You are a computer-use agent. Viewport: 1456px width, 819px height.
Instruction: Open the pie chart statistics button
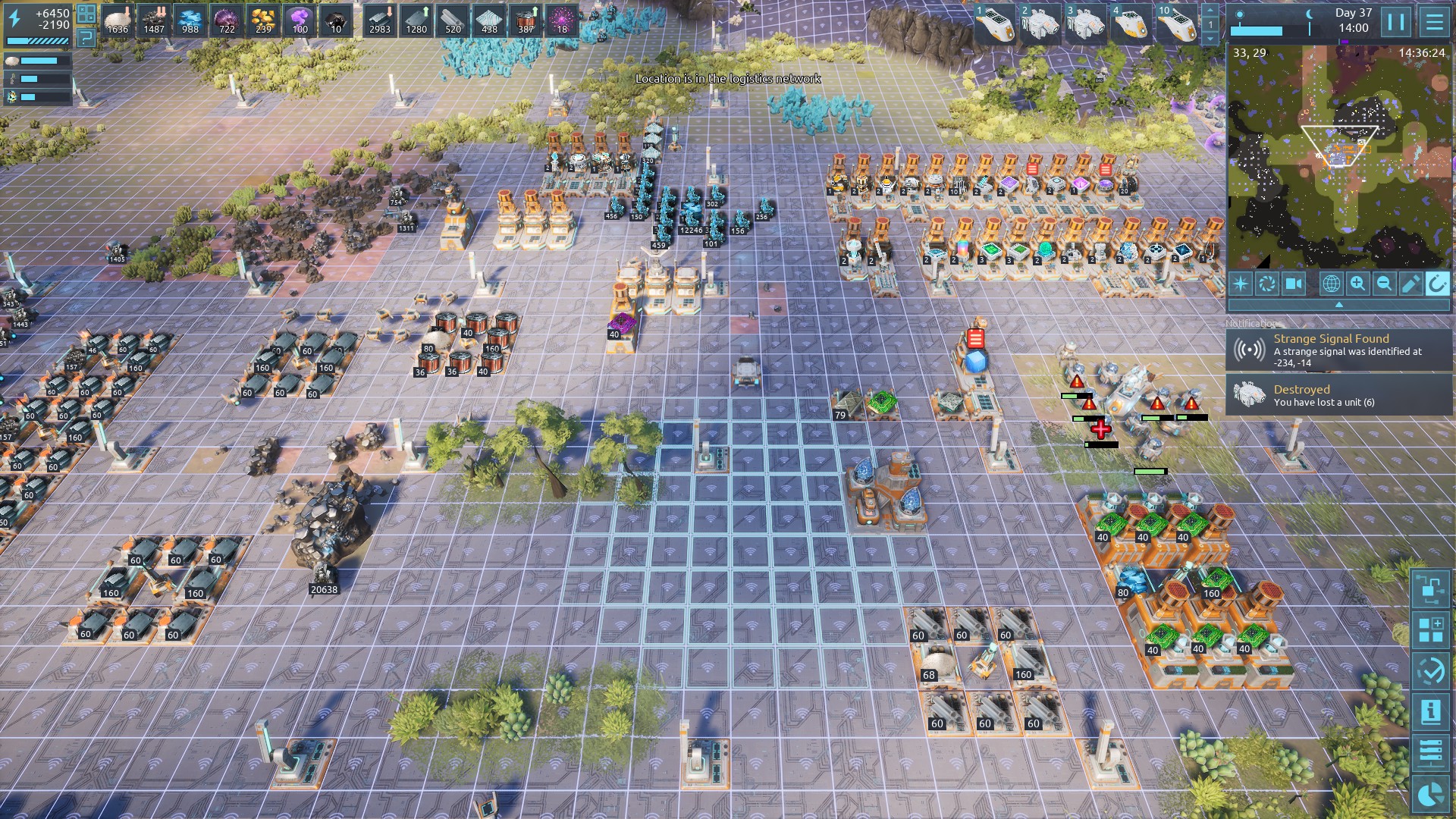click(x=1431, y=793)
